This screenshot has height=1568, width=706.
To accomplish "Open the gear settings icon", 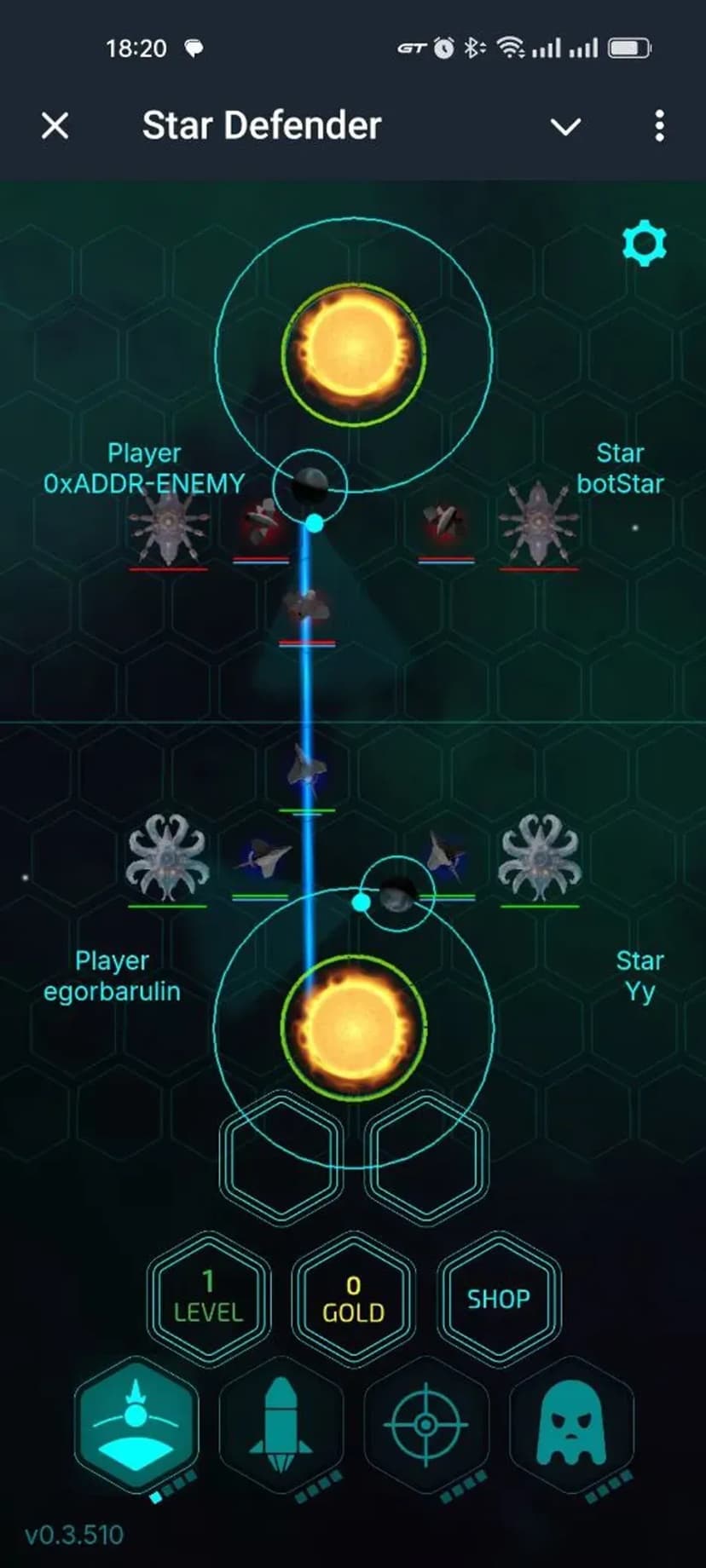I will pos(645,244).
